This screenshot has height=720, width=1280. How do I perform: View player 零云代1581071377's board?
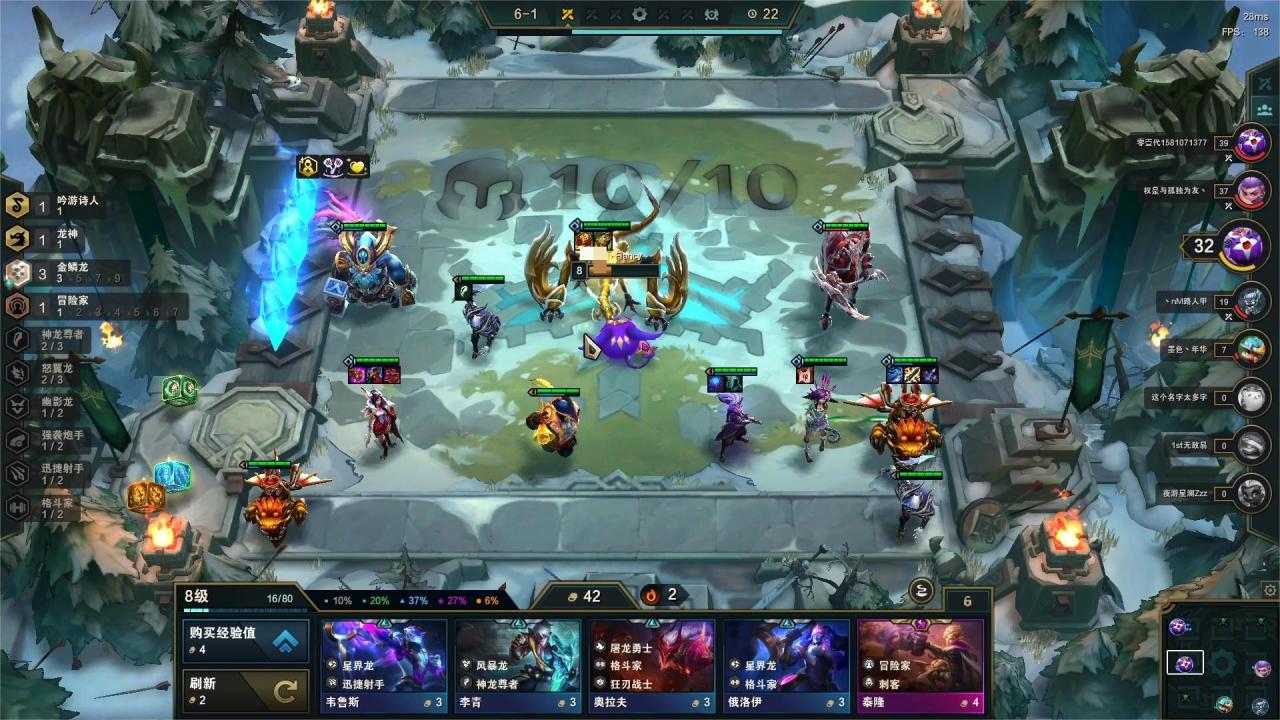click(1251, 145)
